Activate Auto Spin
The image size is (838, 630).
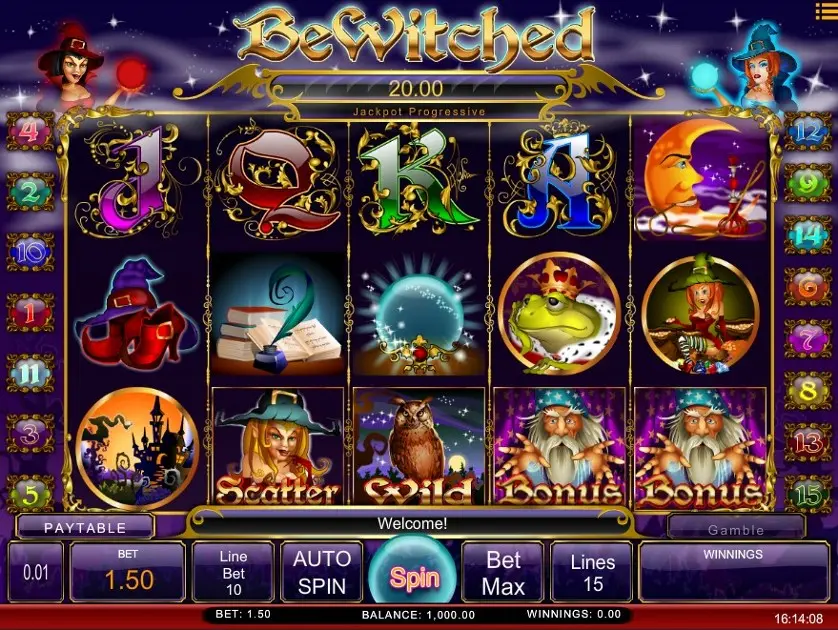[322, 572]
